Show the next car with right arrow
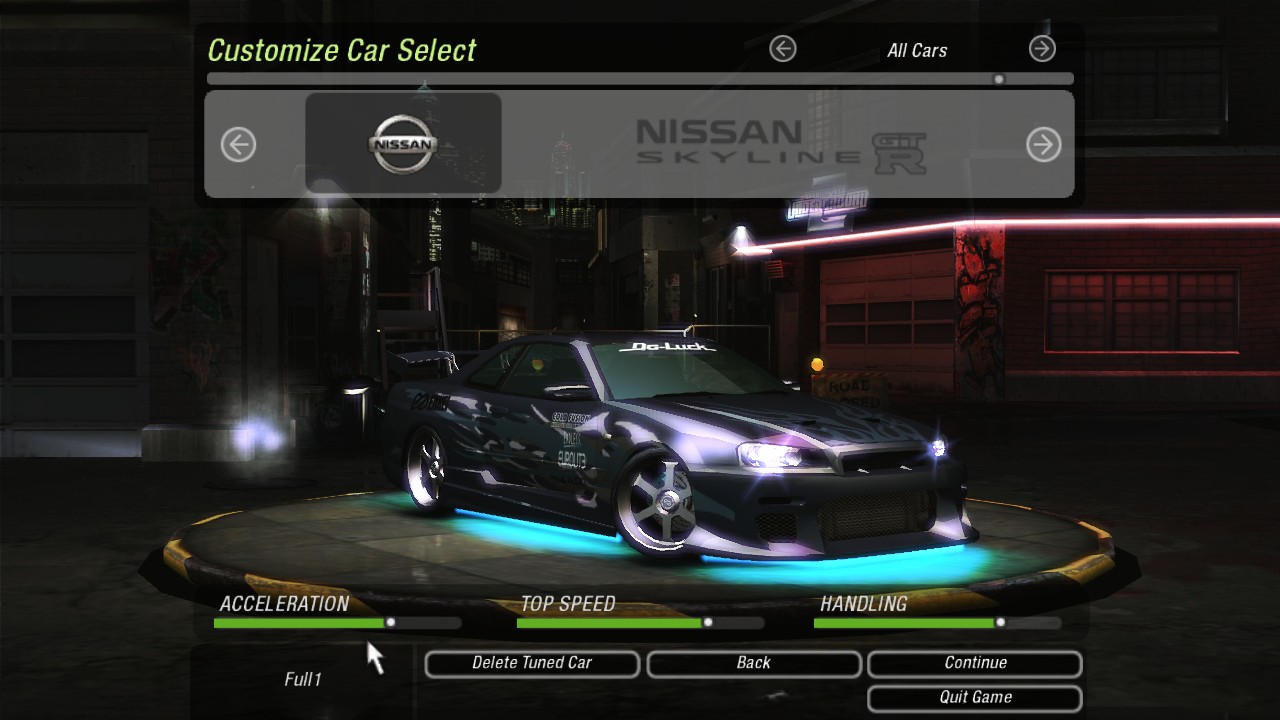The image size is (1280, 720). coord(1043,145)
